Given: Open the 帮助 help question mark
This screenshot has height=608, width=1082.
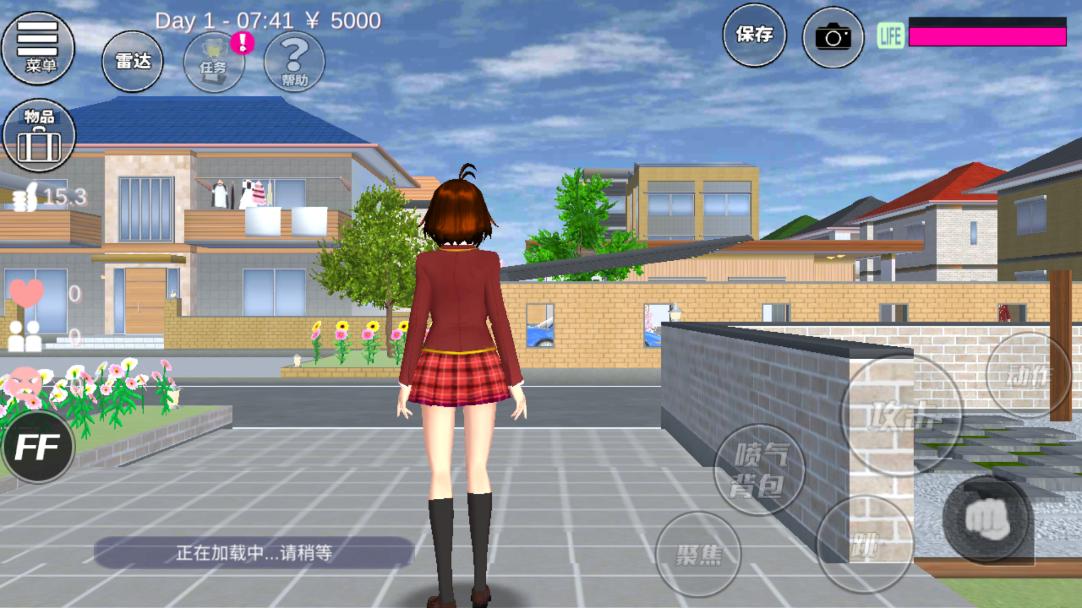Looking at the screenshot, I should pos(294,62).
